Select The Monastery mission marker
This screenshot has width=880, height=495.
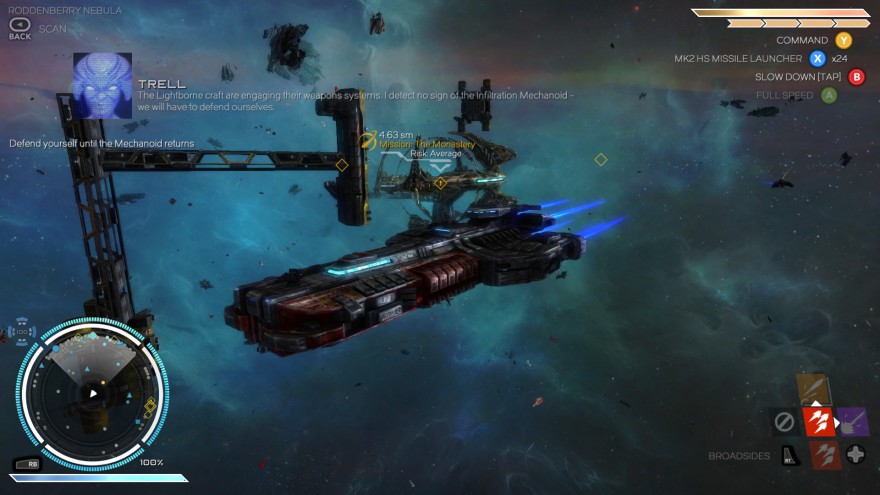coord(439,182)
